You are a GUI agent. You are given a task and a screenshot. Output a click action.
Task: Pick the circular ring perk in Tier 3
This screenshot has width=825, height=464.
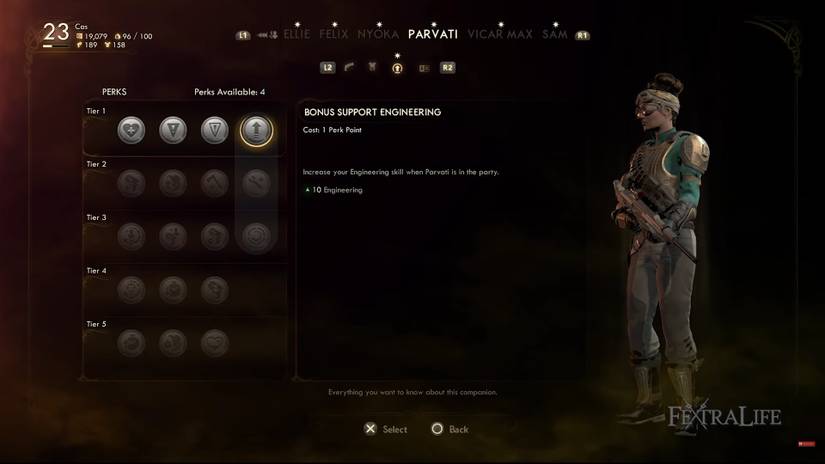256,237
